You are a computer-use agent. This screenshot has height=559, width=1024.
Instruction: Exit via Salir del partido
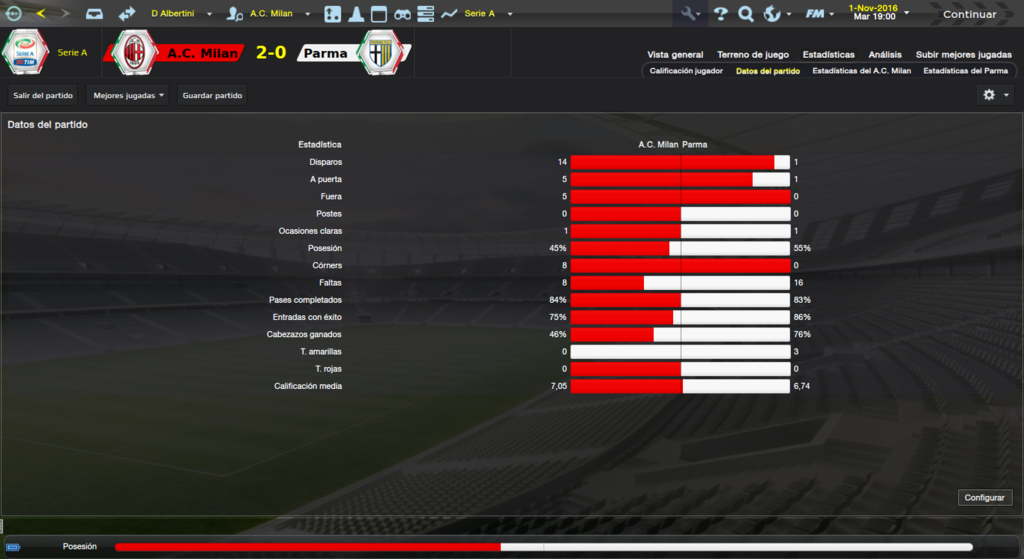[43, 95]
